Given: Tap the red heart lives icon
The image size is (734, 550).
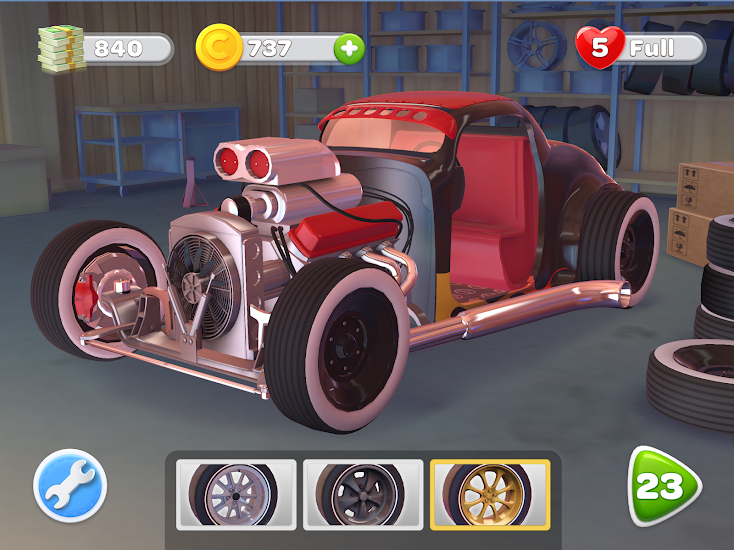Looking at the screenshot, I should 601,47.
